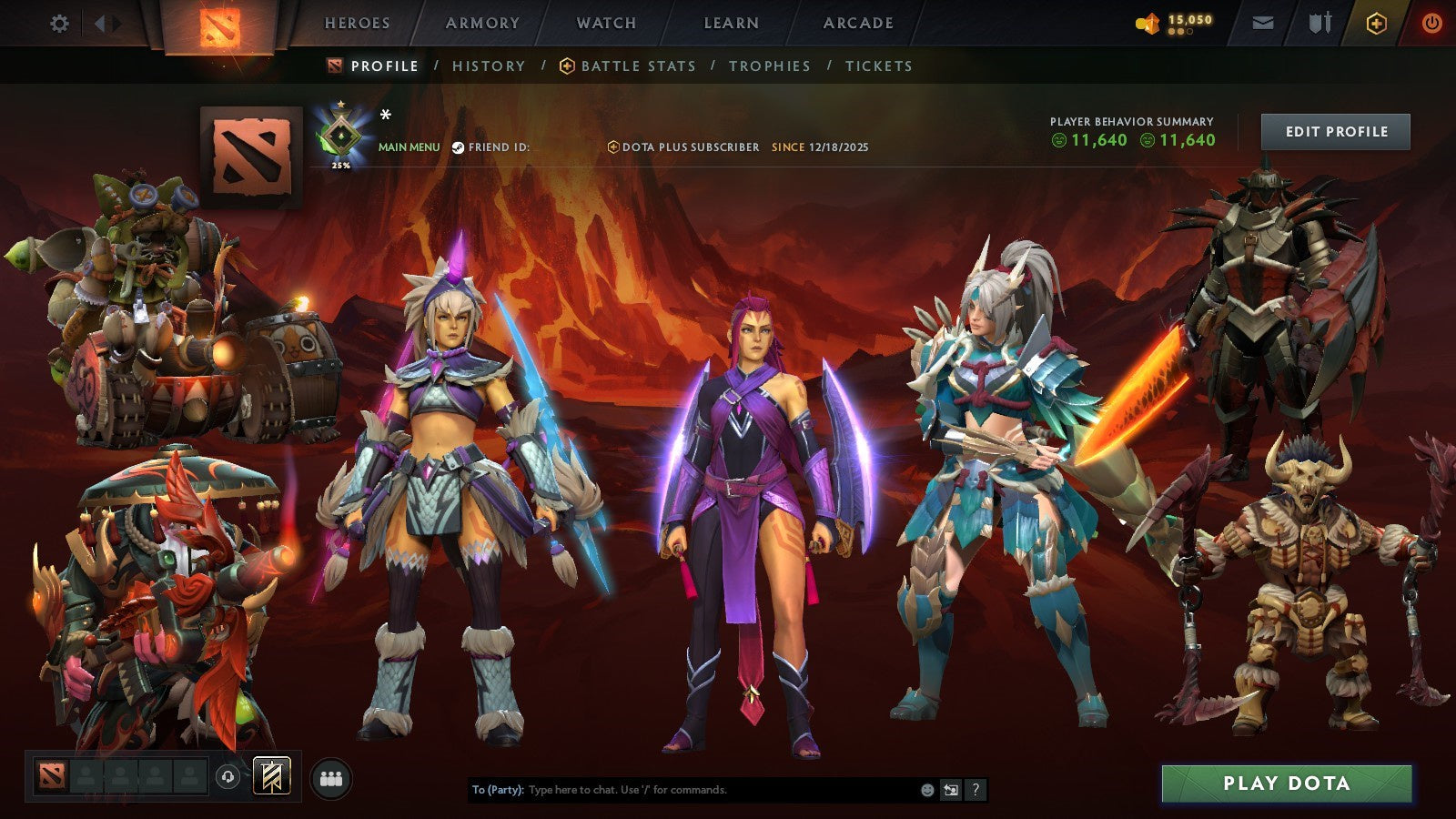The image size is (1456, 819).
Task: Click the 25% rank progress bar
Action: pyautogui.click(x=339, y=167)
